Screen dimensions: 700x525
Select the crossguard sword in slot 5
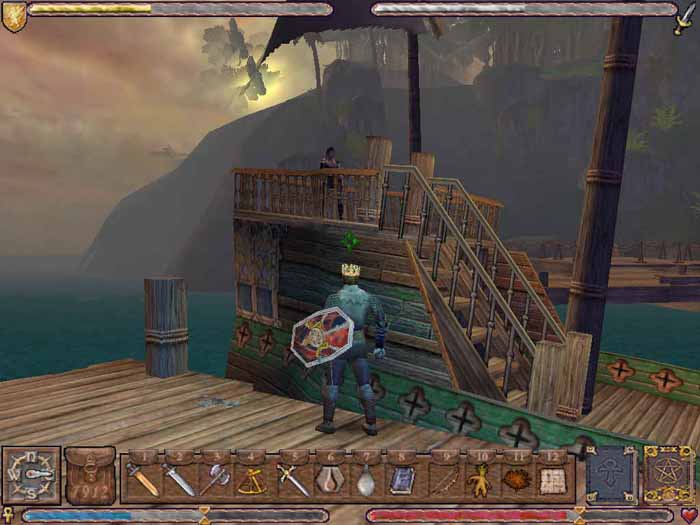[x=292, y=480]
